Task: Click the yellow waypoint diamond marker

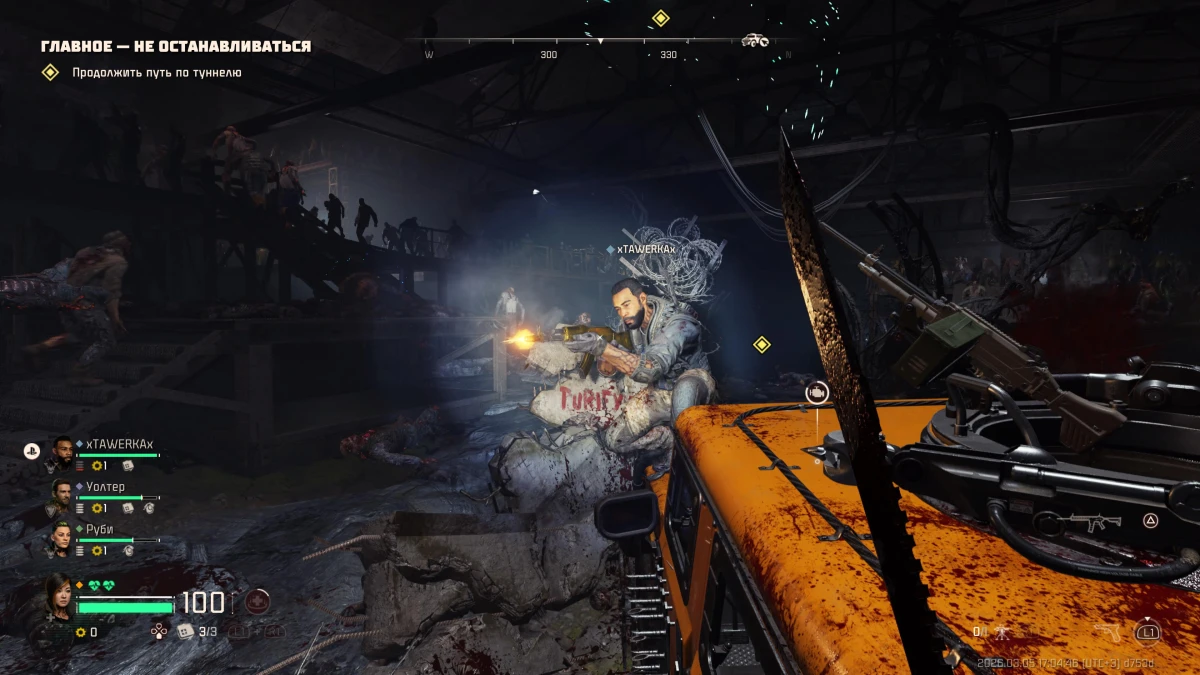Action: (x=762, y=345)
